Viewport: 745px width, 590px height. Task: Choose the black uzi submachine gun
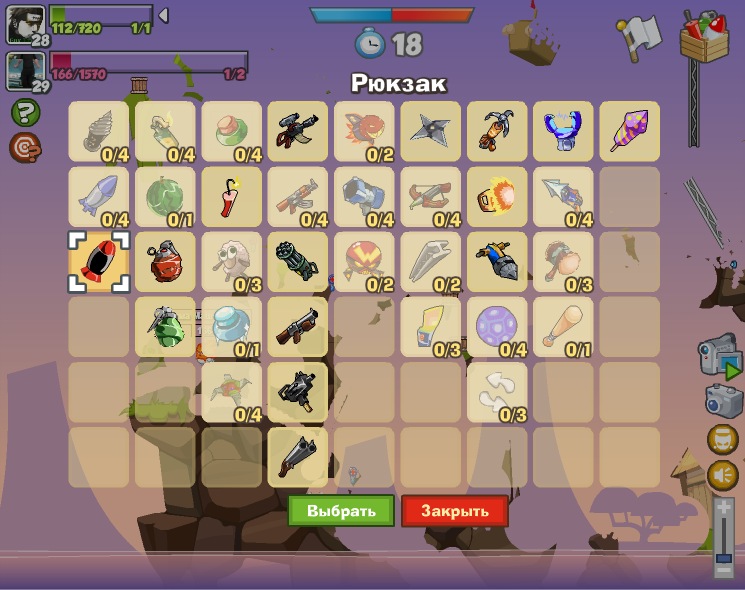pos(298,392)
